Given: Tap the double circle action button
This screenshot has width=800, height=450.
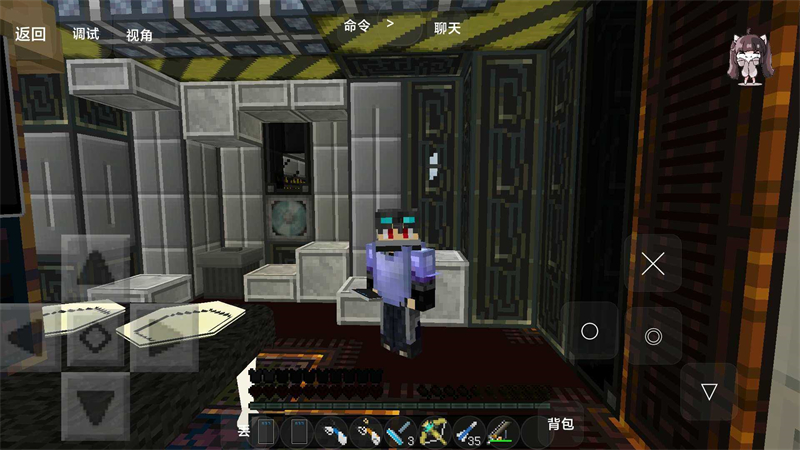Looking at the screenshot, I should tap(654, 336).
